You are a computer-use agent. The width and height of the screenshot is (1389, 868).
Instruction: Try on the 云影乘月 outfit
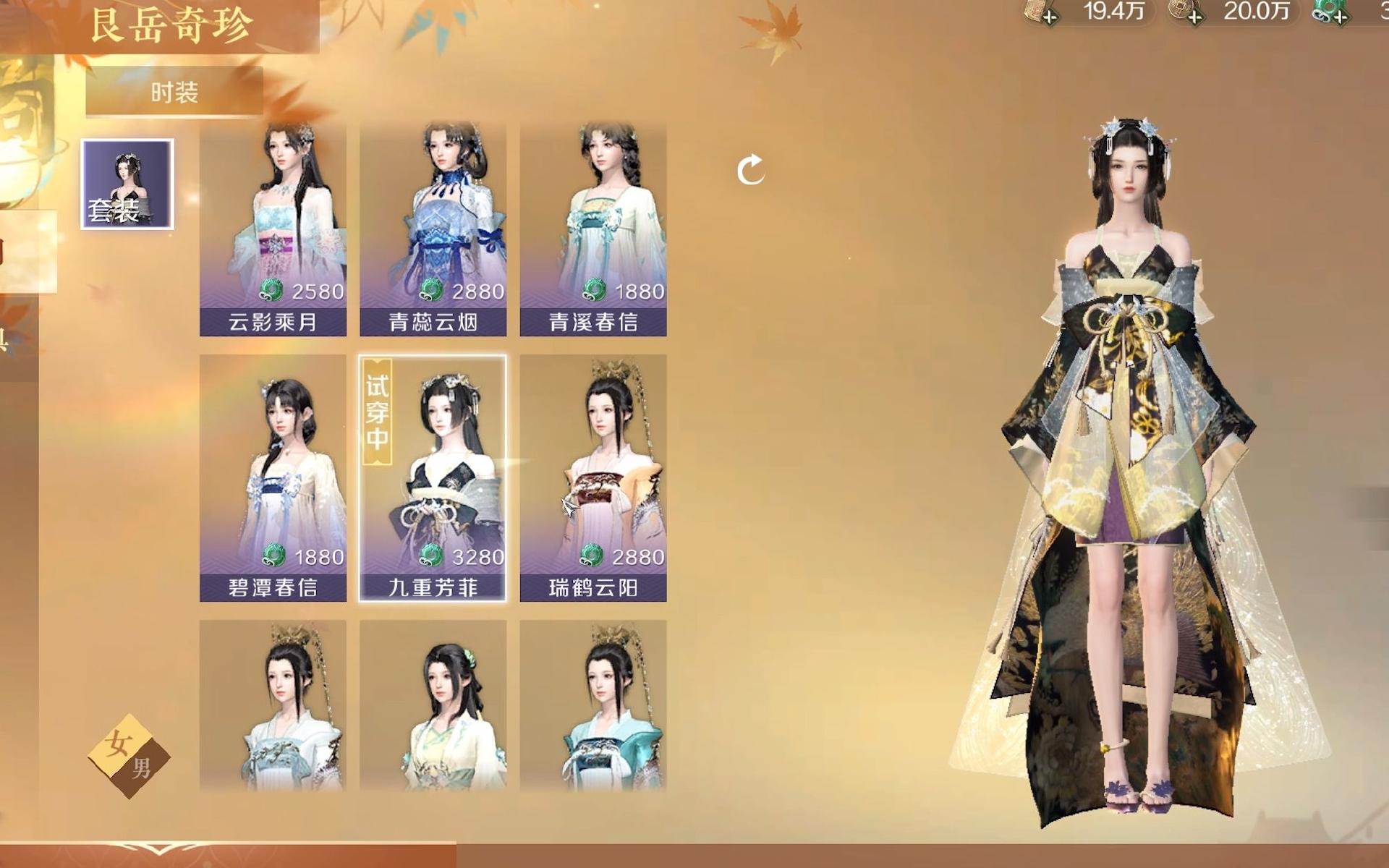(273, 229)
